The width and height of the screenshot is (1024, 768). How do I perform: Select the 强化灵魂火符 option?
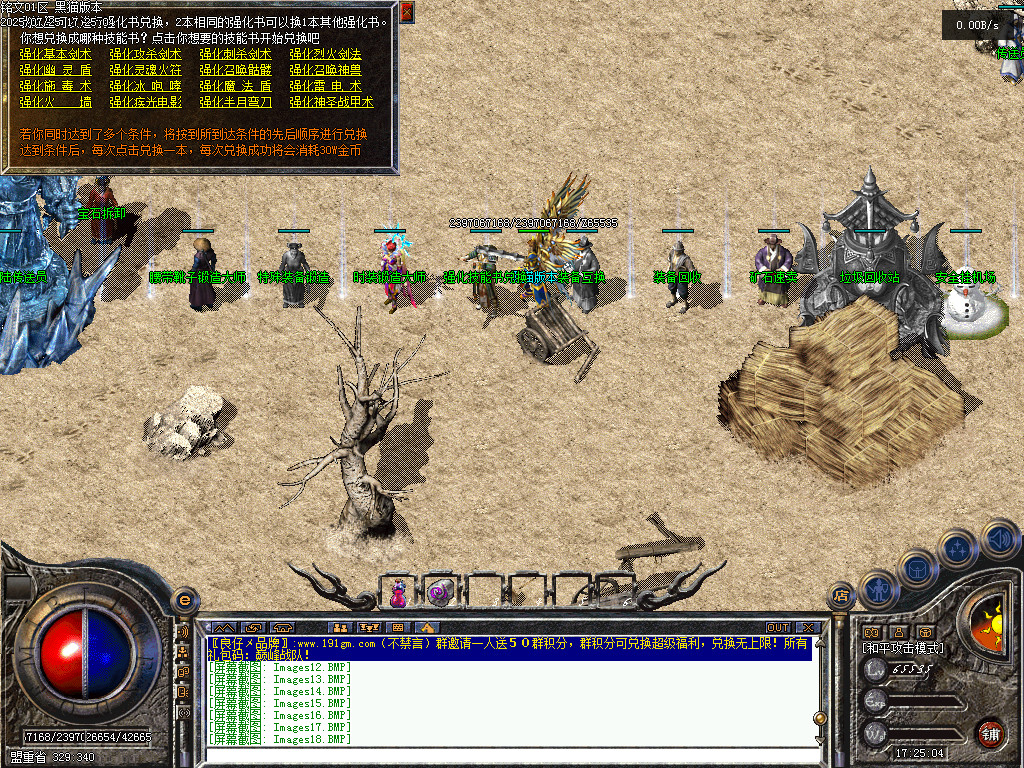point(145,70)
